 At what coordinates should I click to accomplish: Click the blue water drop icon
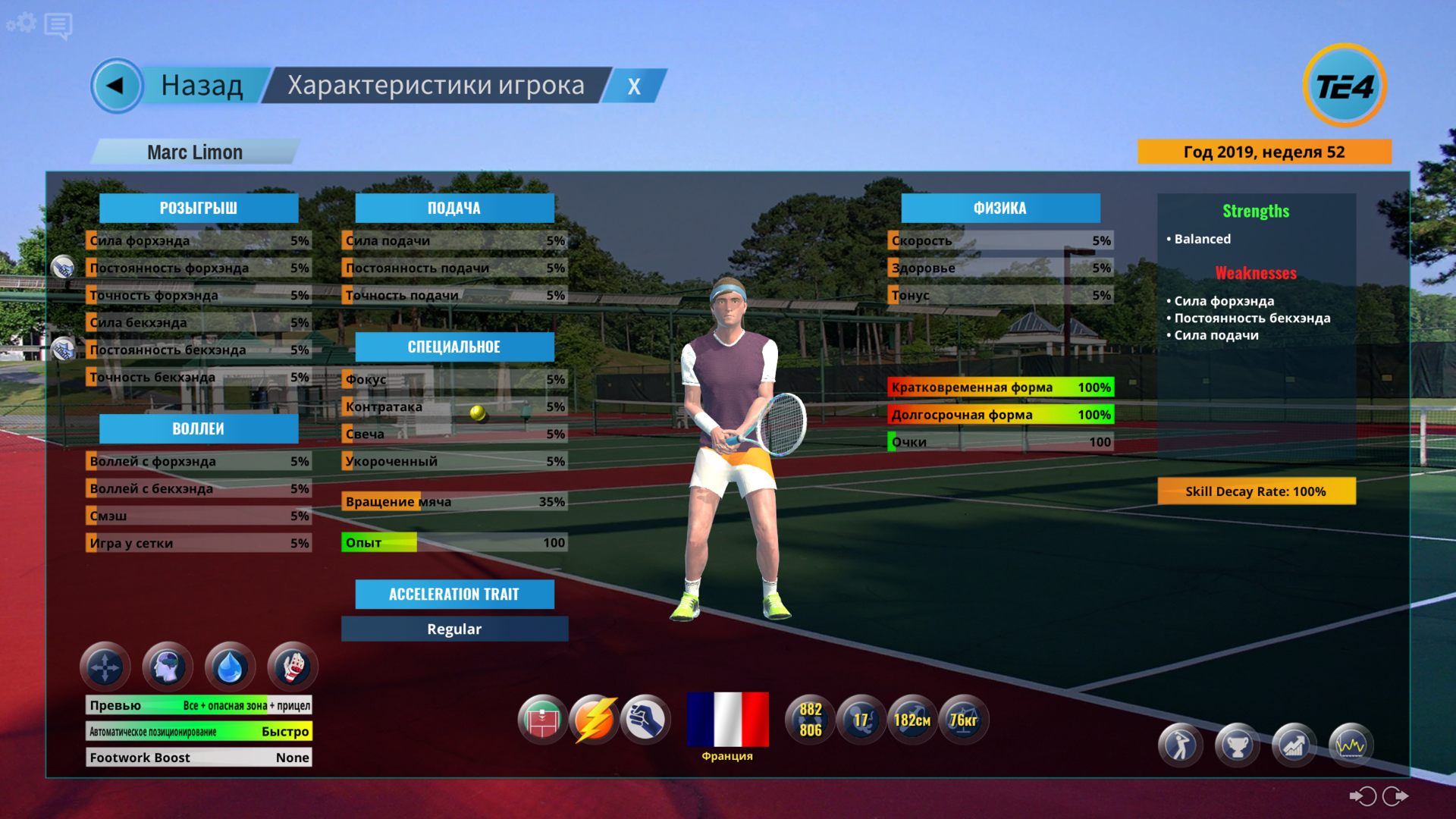[230, 667]
